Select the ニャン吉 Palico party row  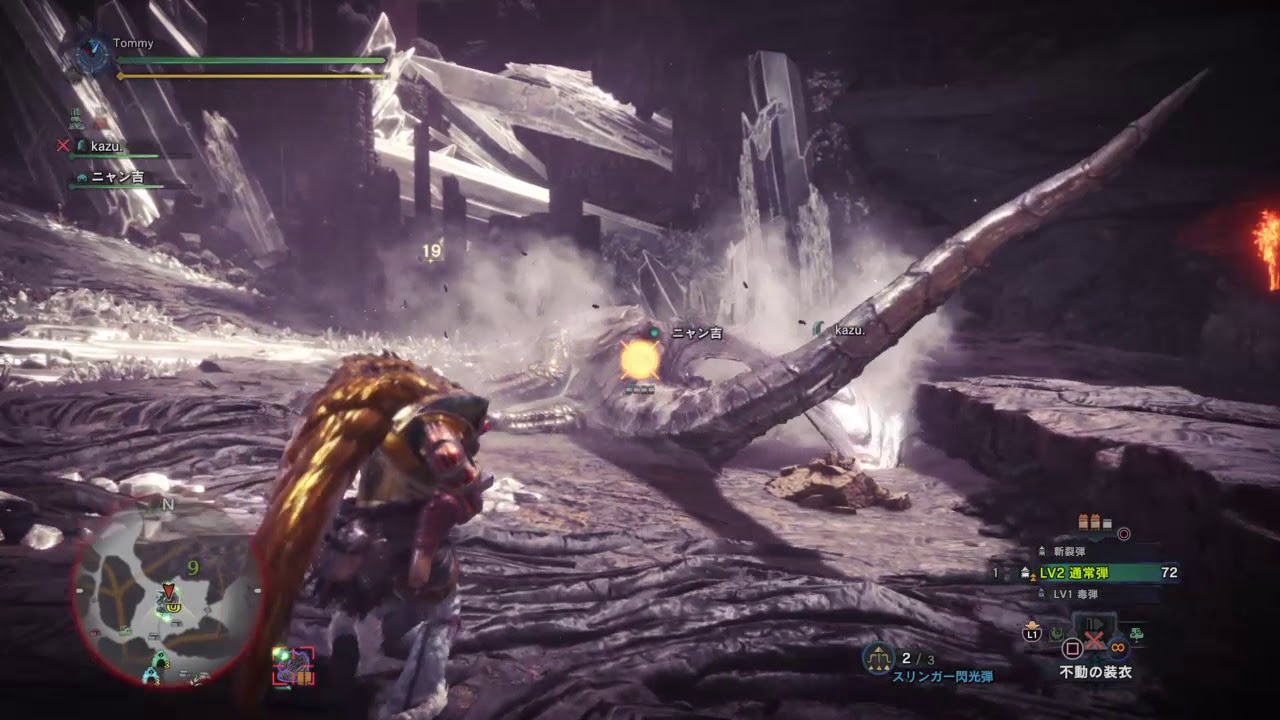(x=116, y=177)
